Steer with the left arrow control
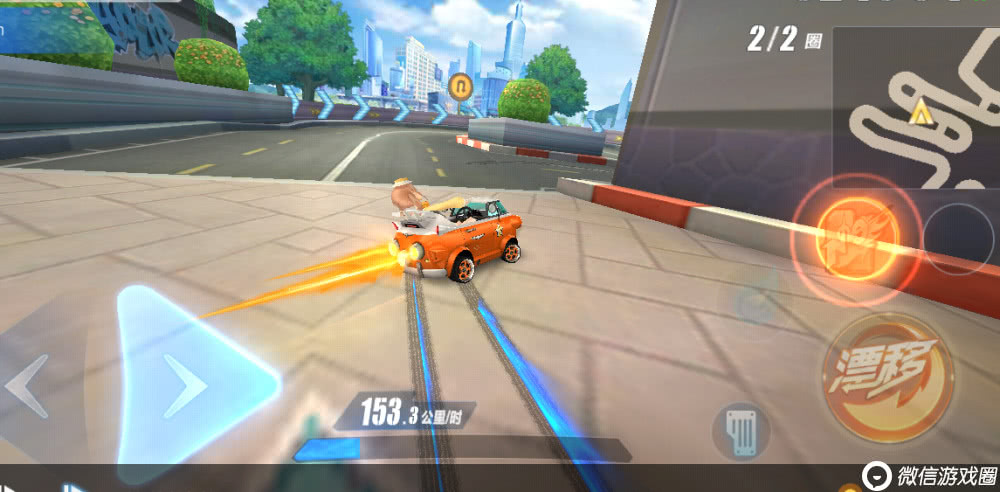This screenshot has height=492, width=1000. pyautogui.click(x=28, y=386)
